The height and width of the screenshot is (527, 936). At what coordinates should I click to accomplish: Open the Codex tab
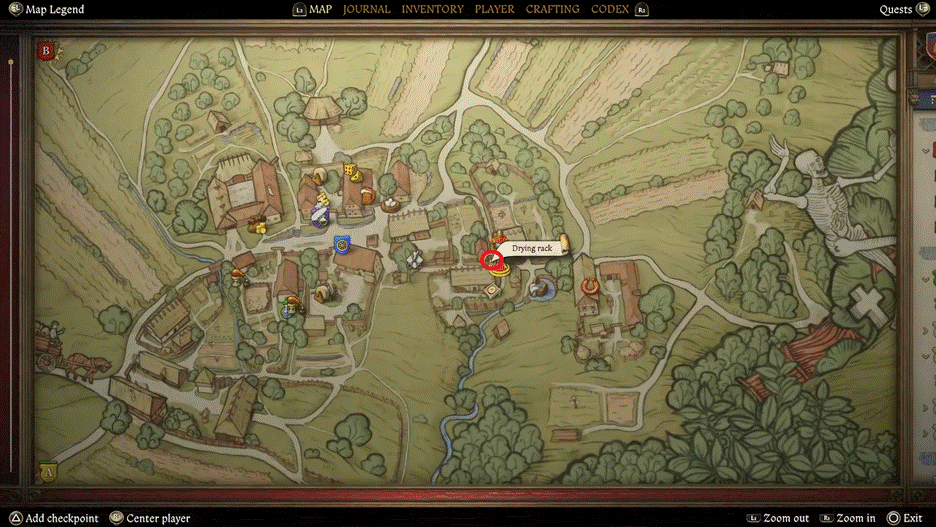click(610, 9)
